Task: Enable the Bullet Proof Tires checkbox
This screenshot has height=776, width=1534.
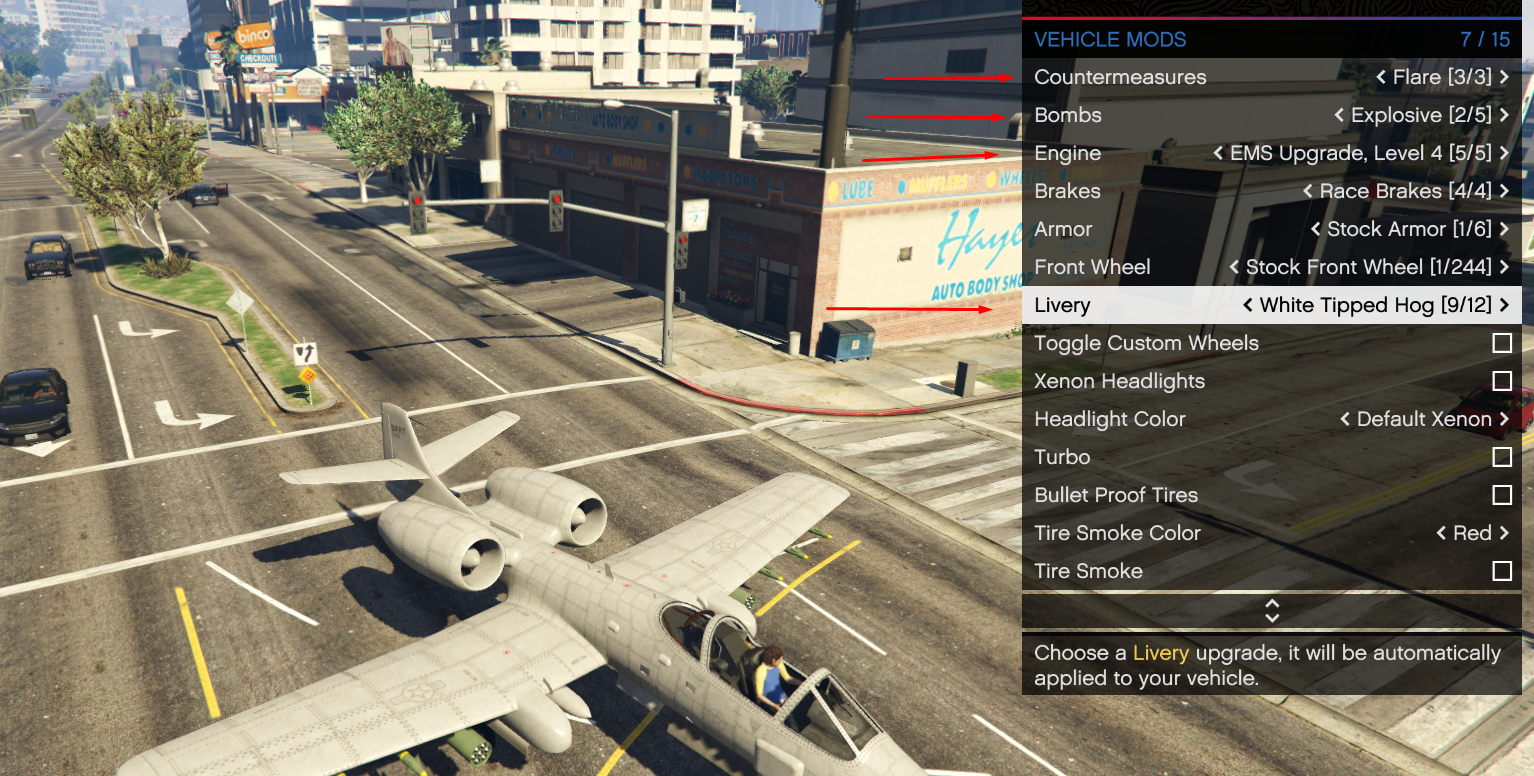Action: 1501,495
